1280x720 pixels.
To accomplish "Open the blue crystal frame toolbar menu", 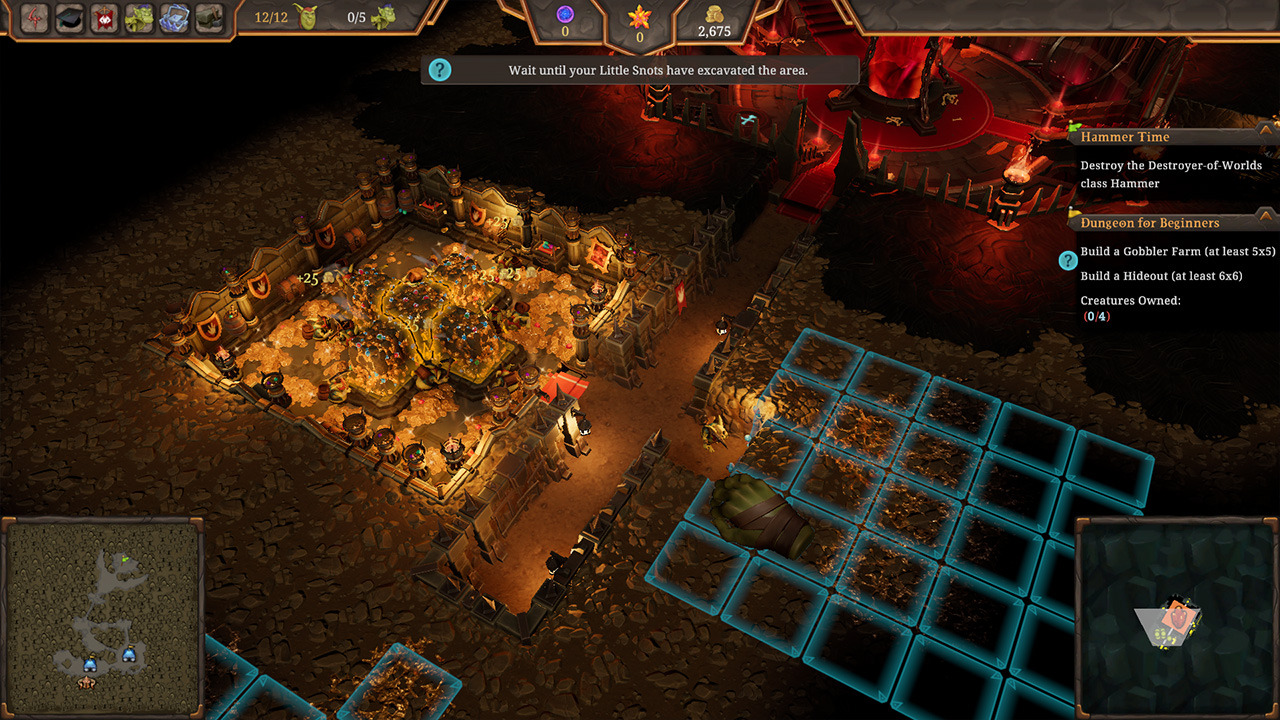I will [174, 18].
